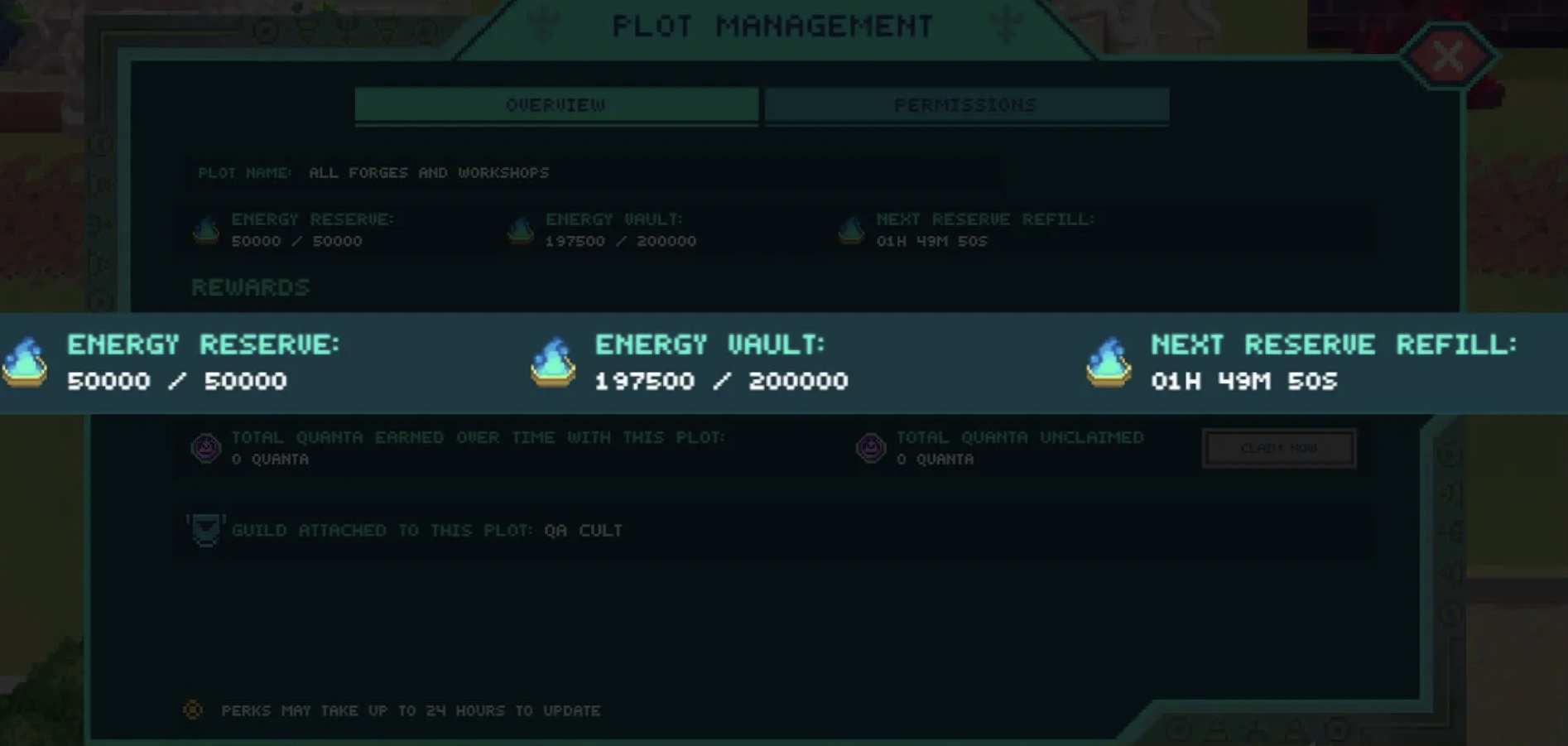This screenshot has width=1568, height=746.
Task: Click the wrench icon left of Plot Management title
Action: [542, 24]
